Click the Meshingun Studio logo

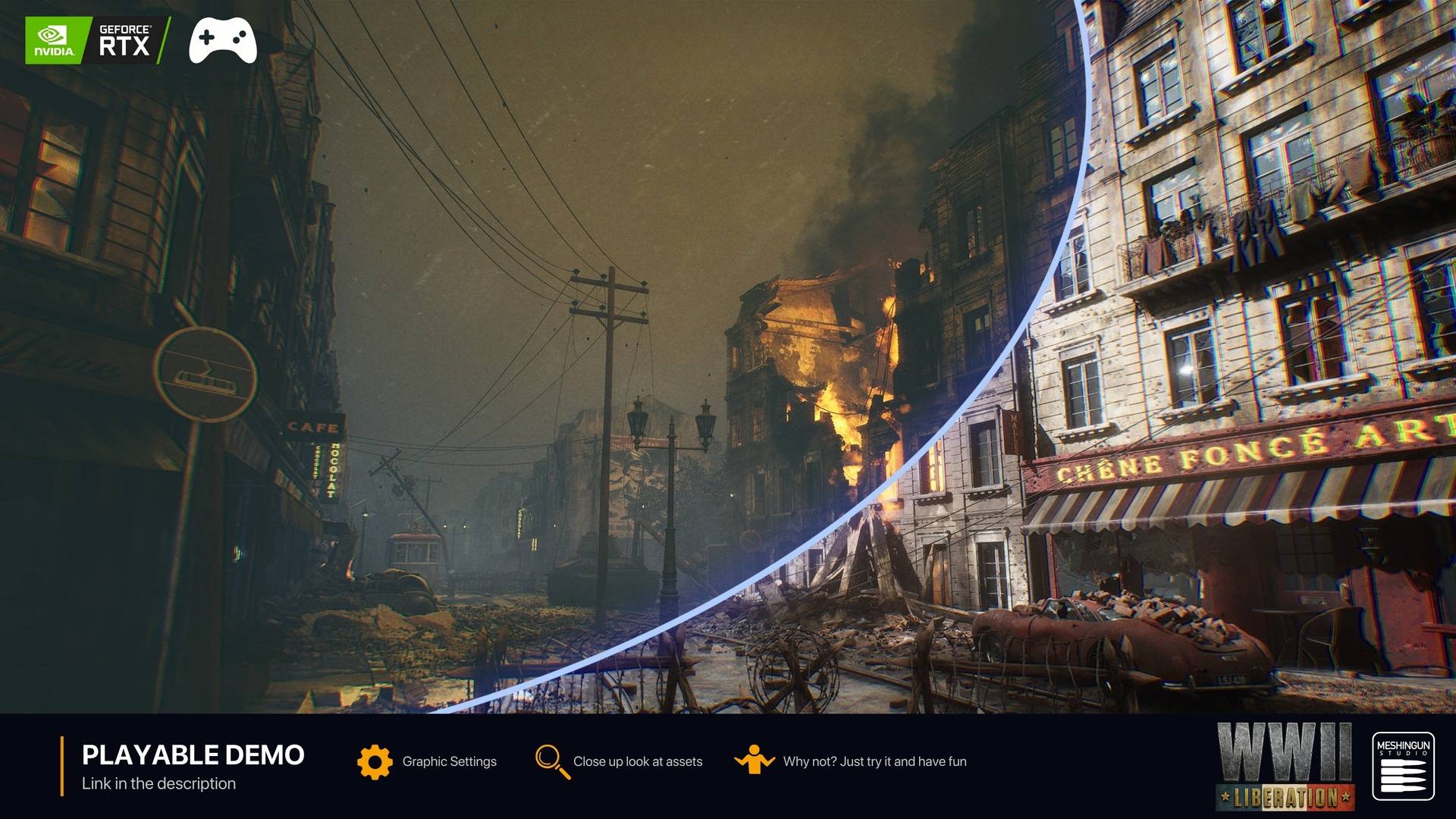(1403, 766)
